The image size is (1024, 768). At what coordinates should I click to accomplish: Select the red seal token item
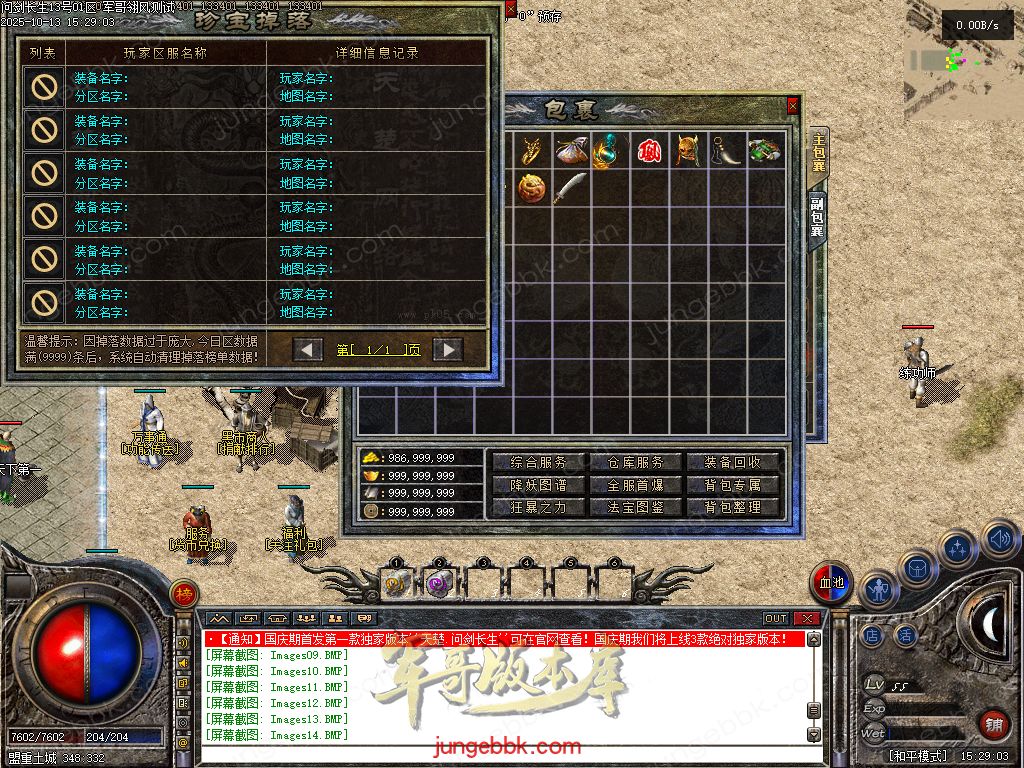click(648, 151)
